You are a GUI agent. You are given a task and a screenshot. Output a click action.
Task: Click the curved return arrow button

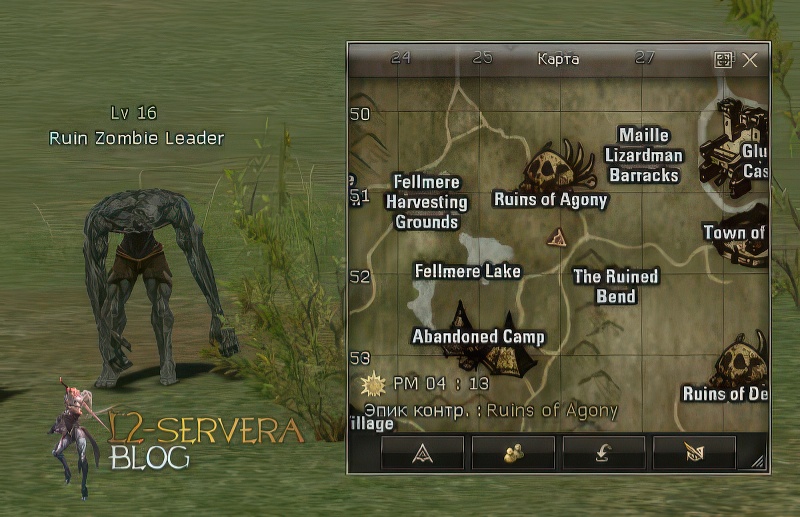click(604, 453)
